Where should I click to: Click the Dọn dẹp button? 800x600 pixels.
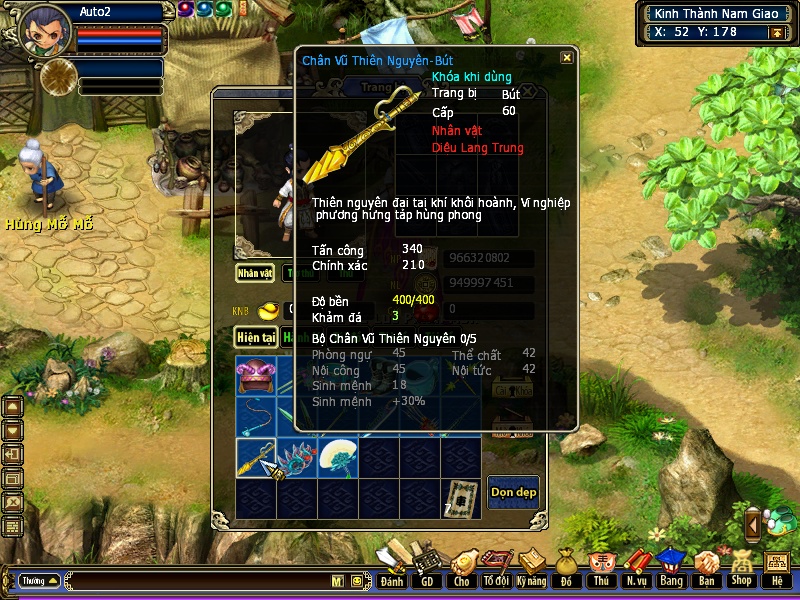pyautogui.click(x=513, y=491)
